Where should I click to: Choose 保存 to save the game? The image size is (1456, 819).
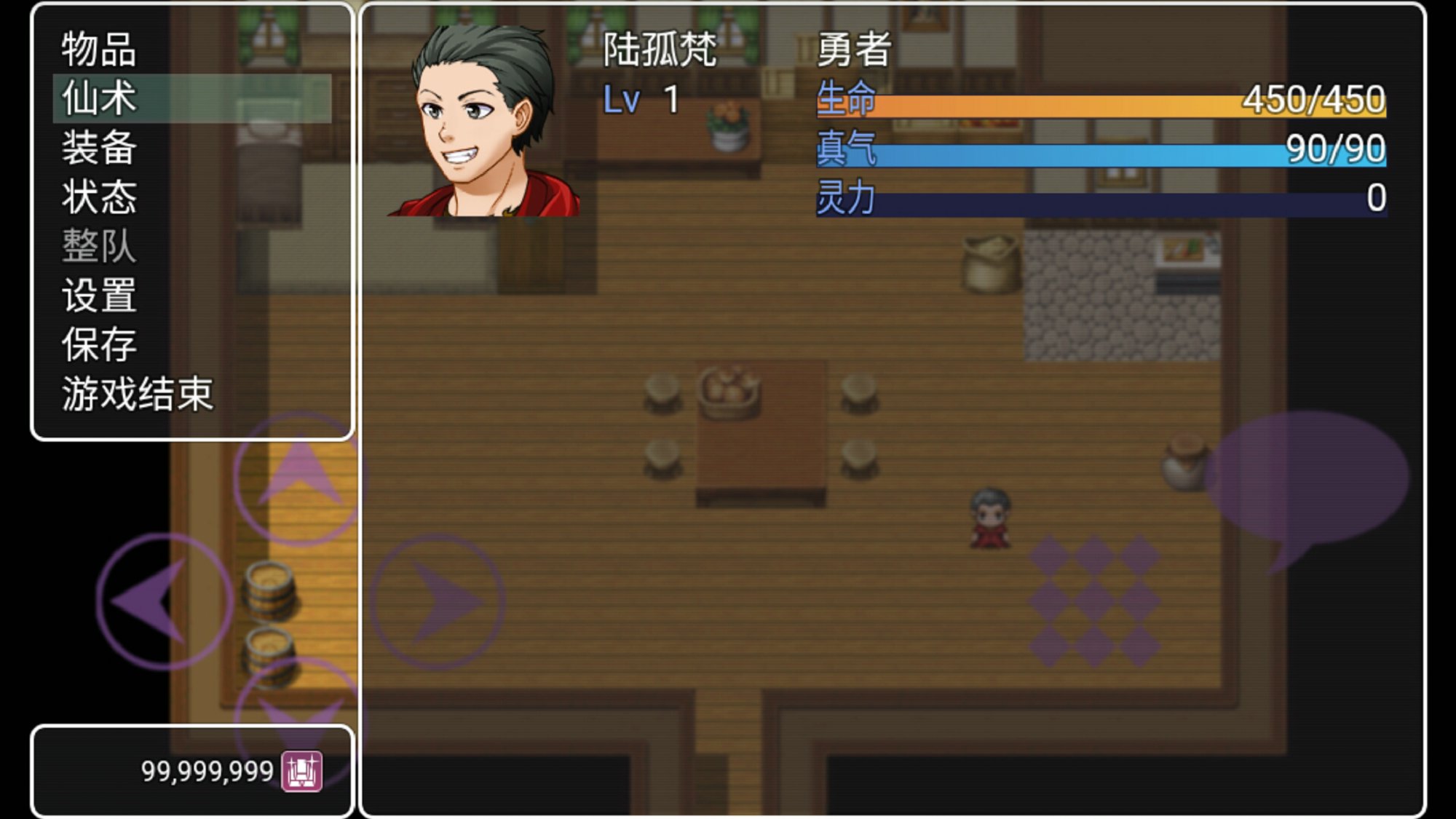click(99, 344)
